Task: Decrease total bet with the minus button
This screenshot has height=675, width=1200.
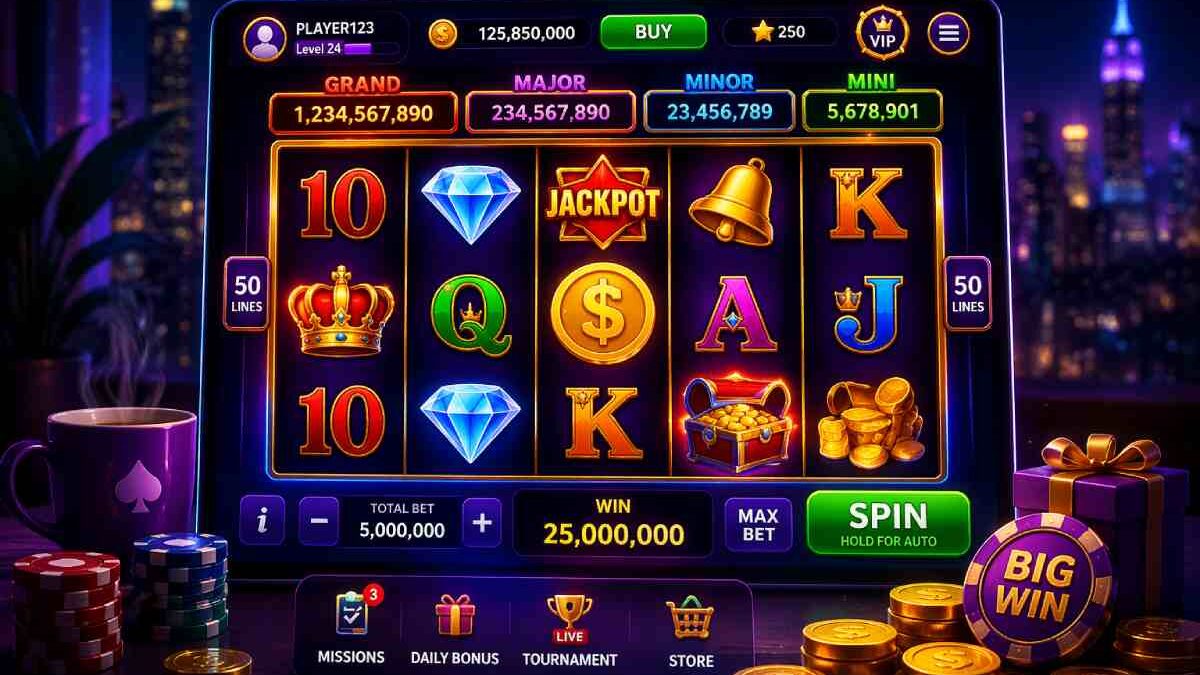Action: point(319,523)
